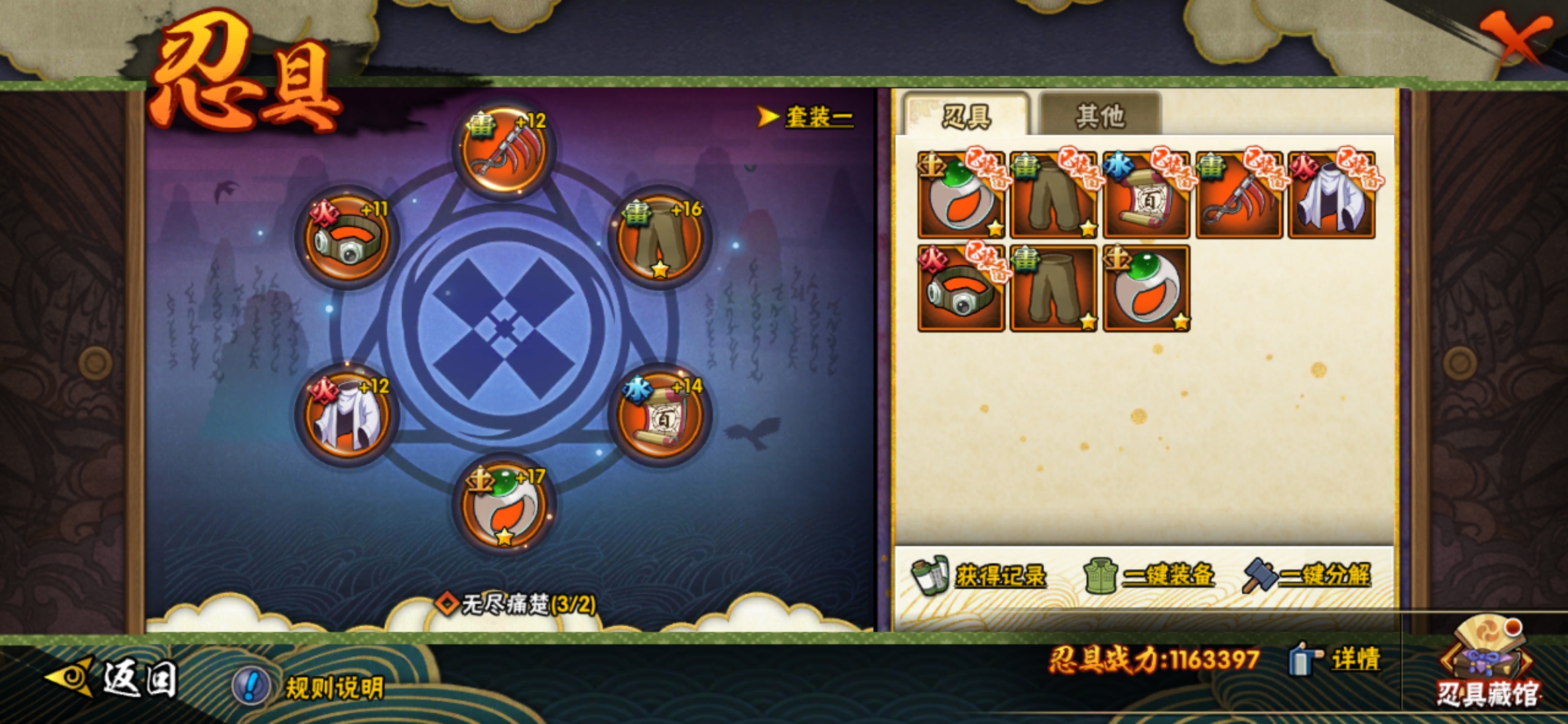Image resolution: width=1568 pixels, height=724 pixels.
Task: Show 详情 details for tool power
Action: pos(1335,660)
